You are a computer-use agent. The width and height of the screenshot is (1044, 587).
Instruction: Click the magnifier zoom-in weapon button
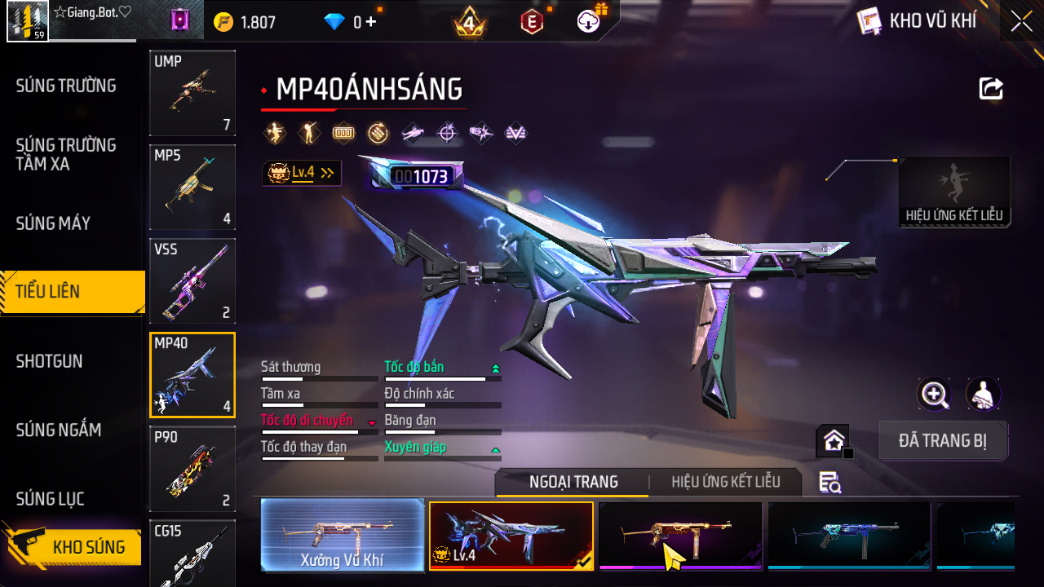point(934,394)
